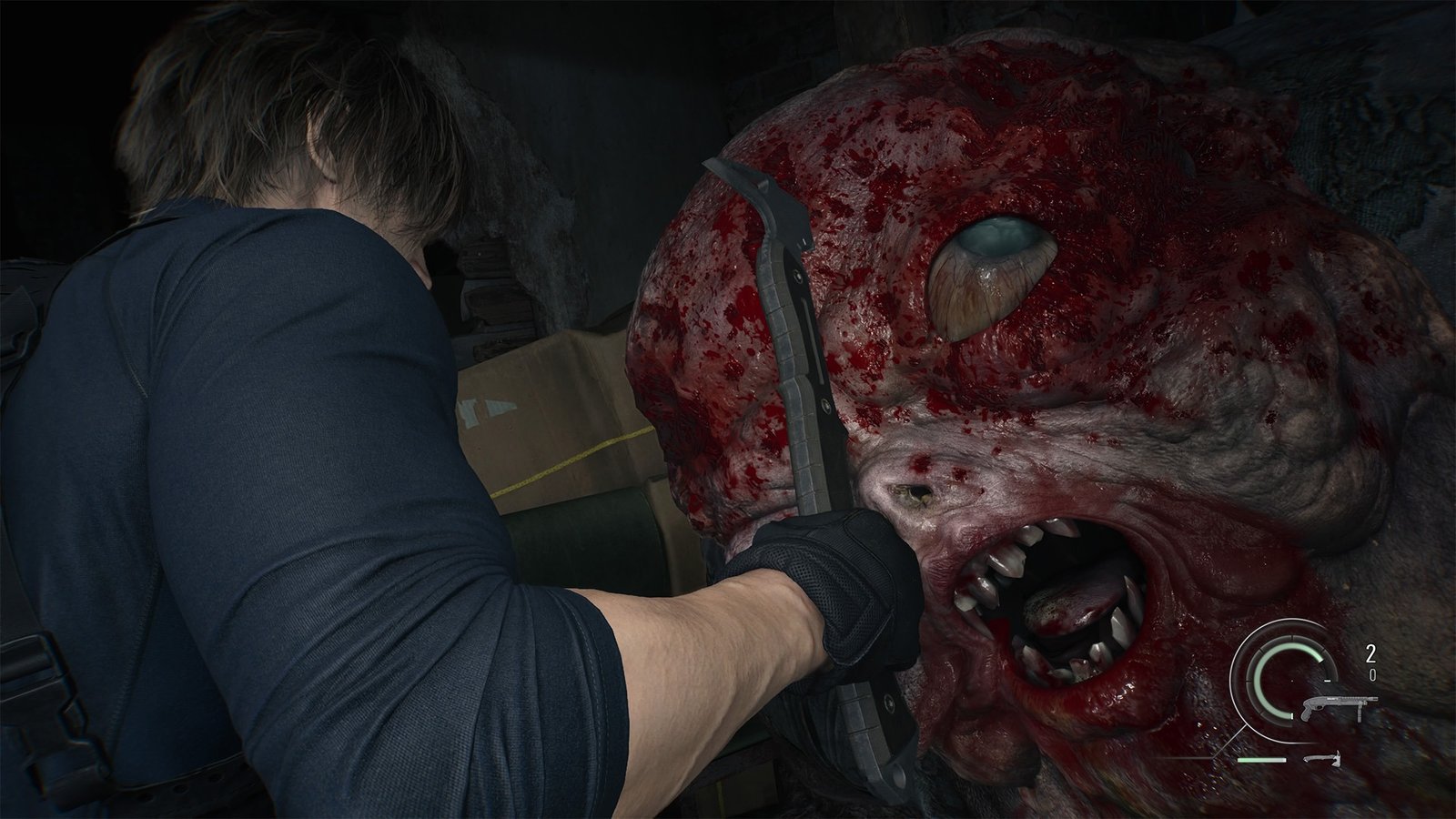Click the hatchet handle in the HUD

click(x=1314, y=758)
